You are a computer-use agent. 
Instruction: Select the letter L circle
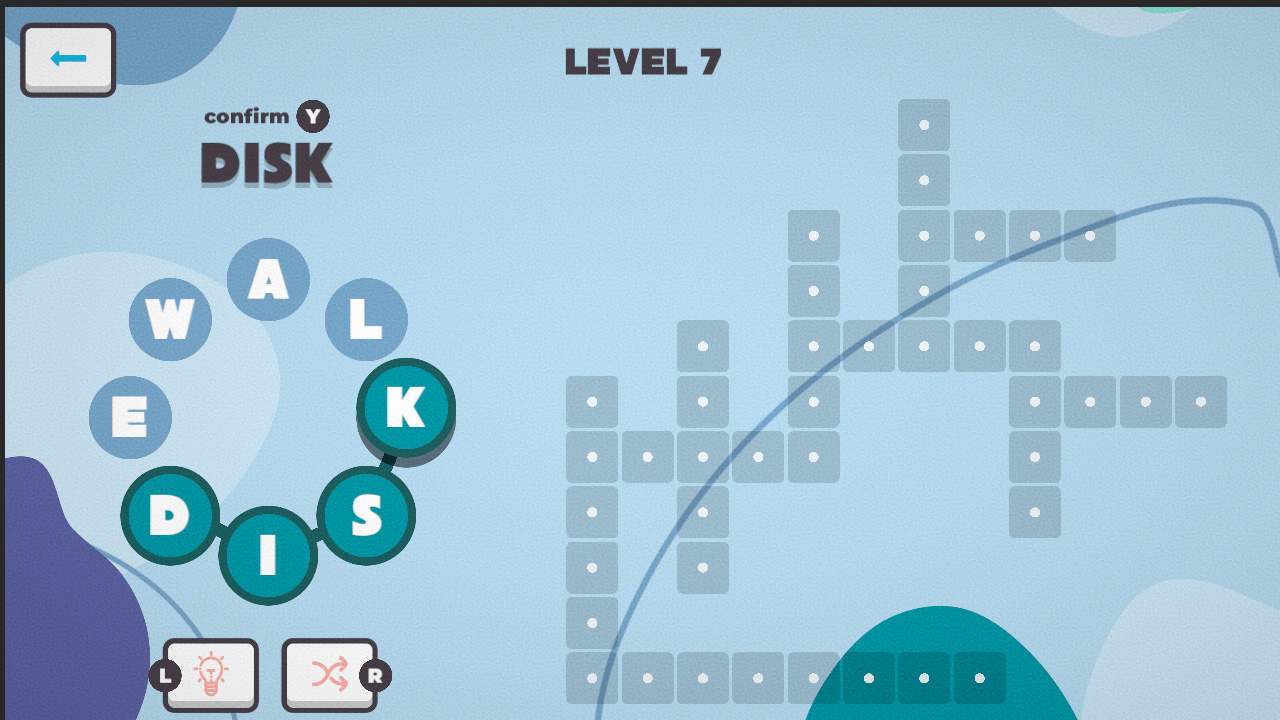pyautogui.click(x=366, y=319)
